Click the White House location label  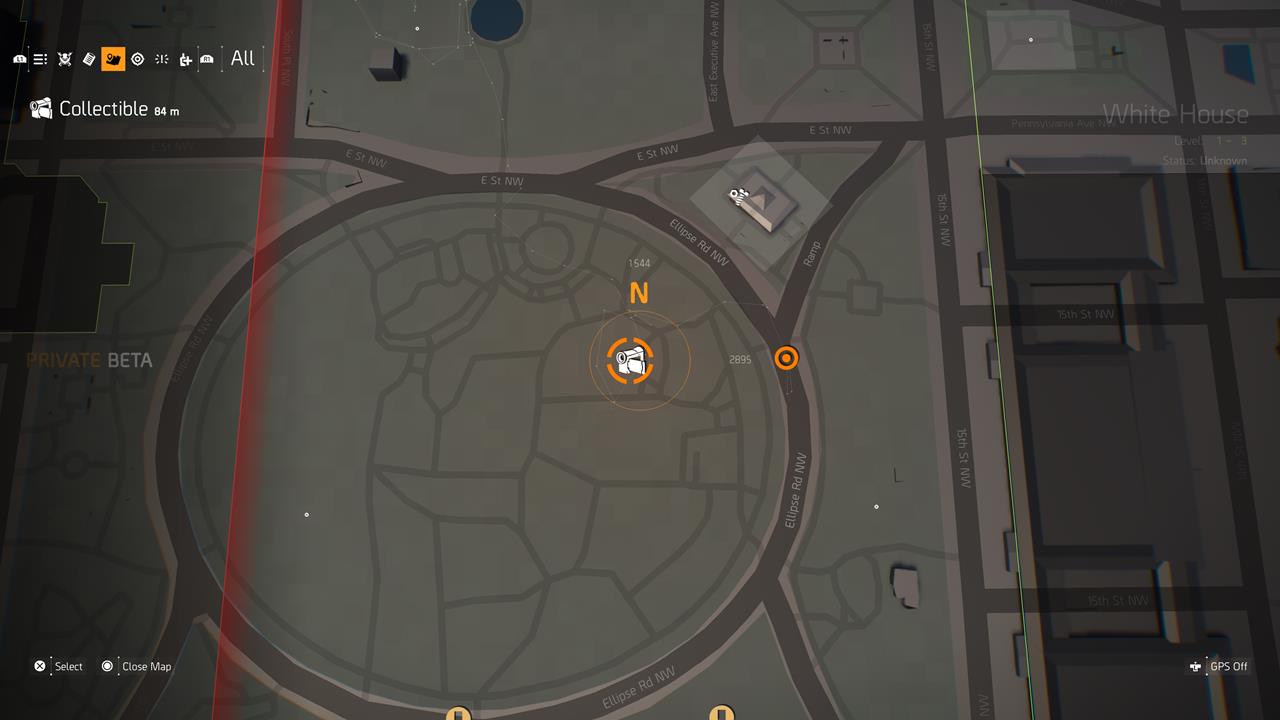pos(1176,114)
